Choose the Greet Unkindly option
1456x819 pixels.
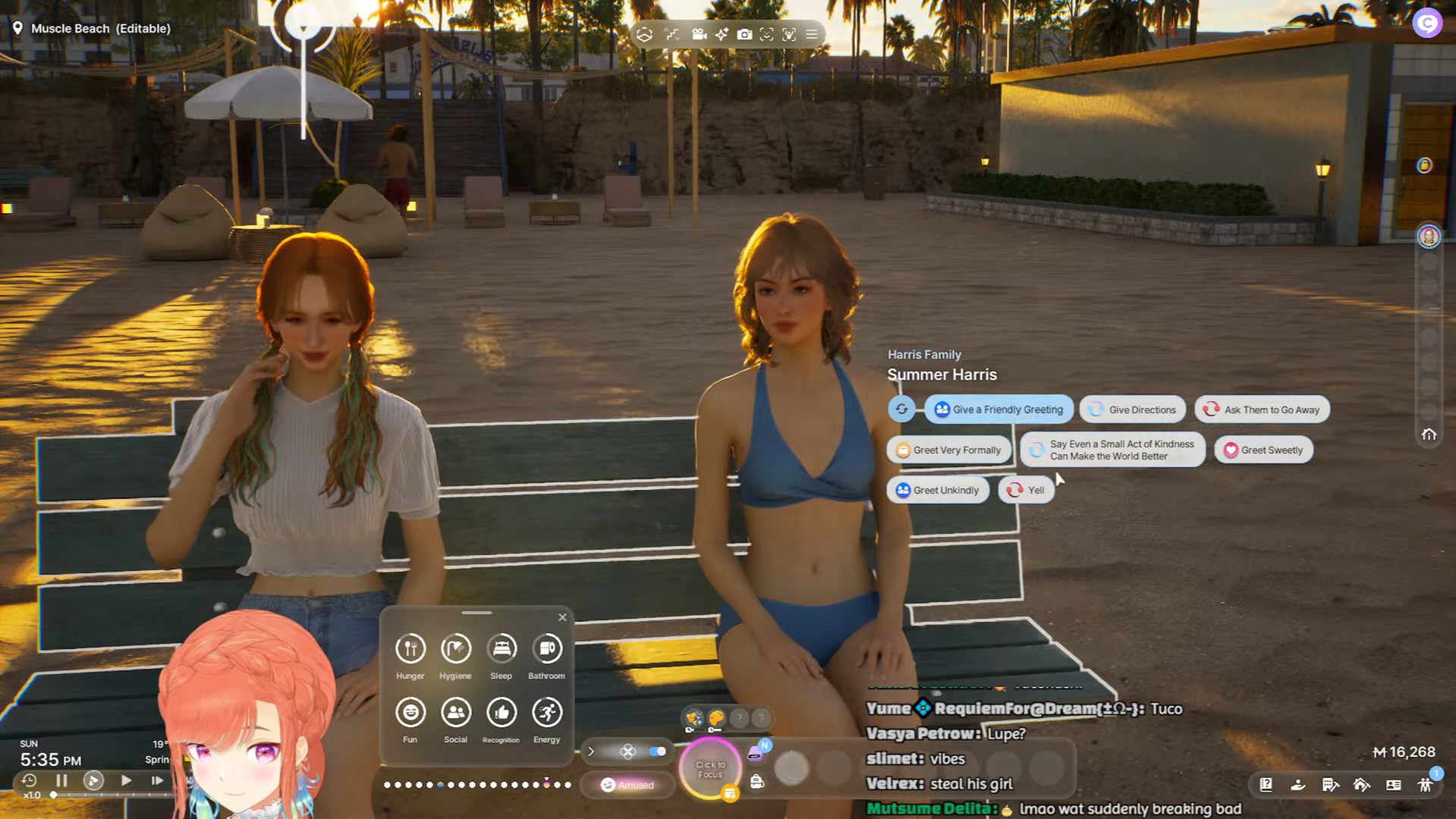938,490
